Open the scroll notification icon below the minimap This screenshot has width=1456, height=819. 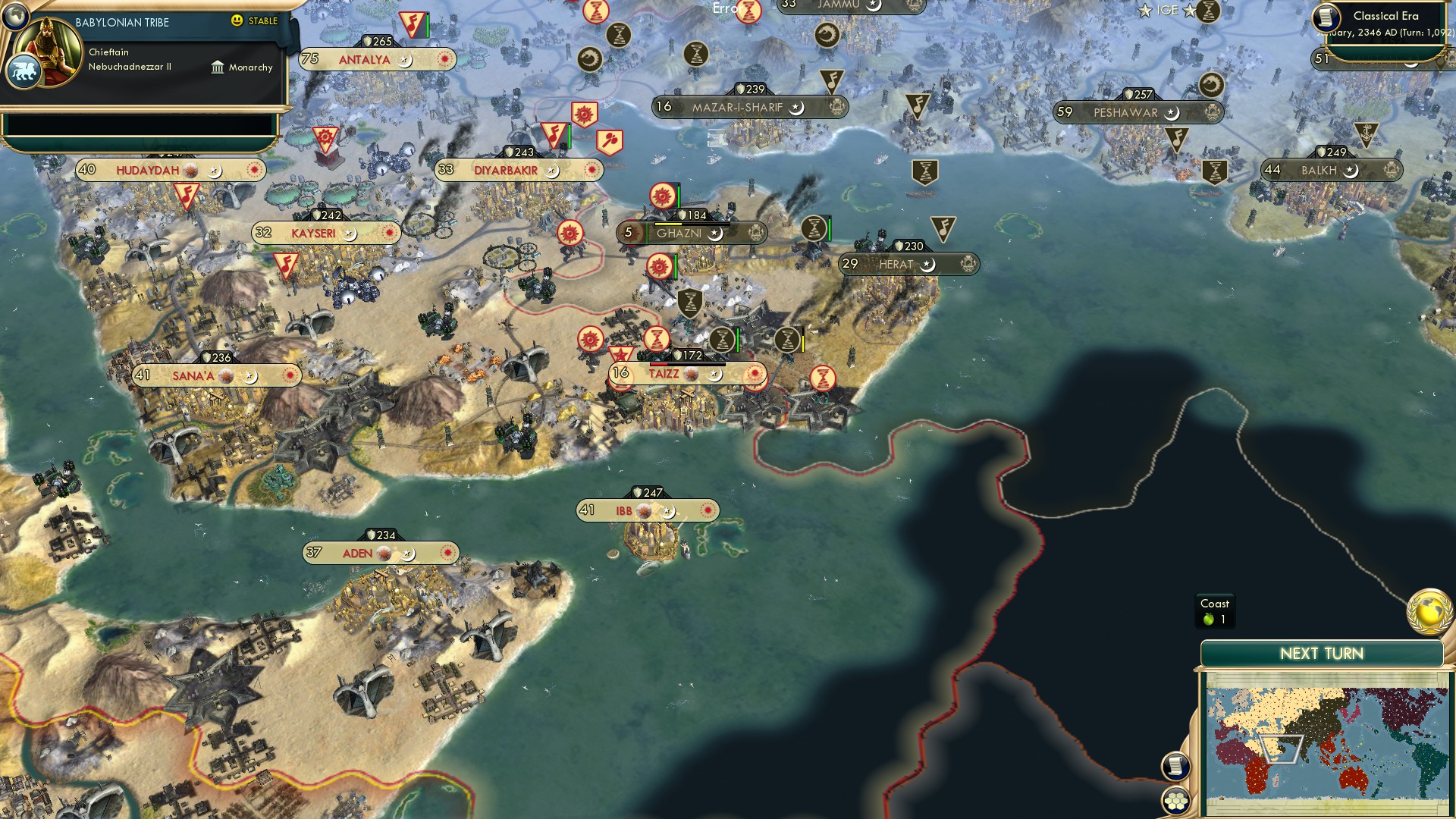[1177, 767]
